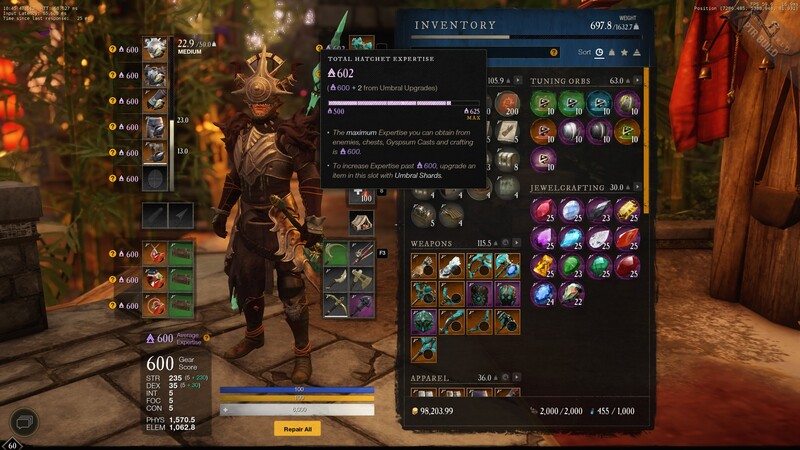Select the equipped earring slot
The height and width of the screenshot is (450, 800).
click(154, 304)
